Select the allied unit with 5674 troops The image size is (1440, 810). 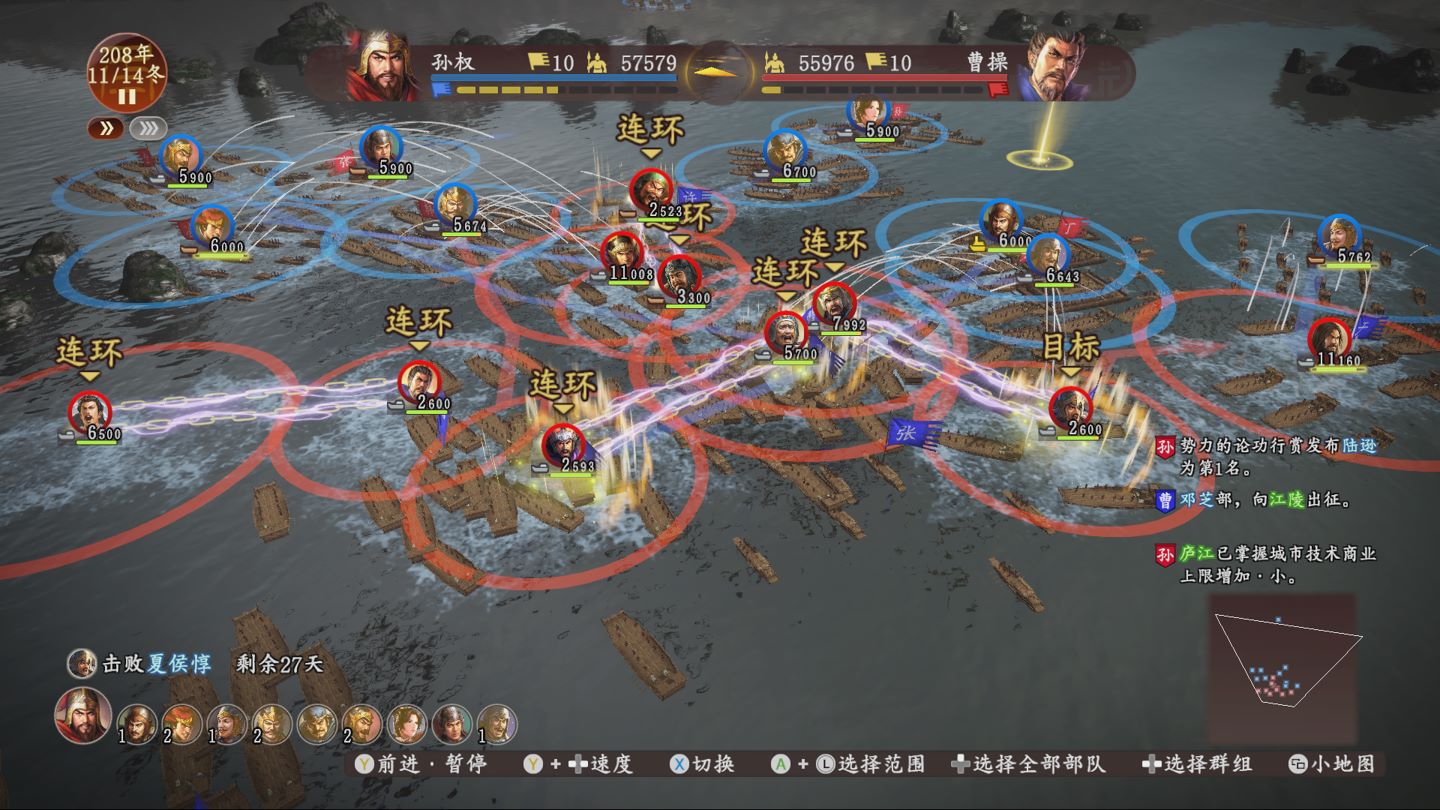[x=455, y=205]
